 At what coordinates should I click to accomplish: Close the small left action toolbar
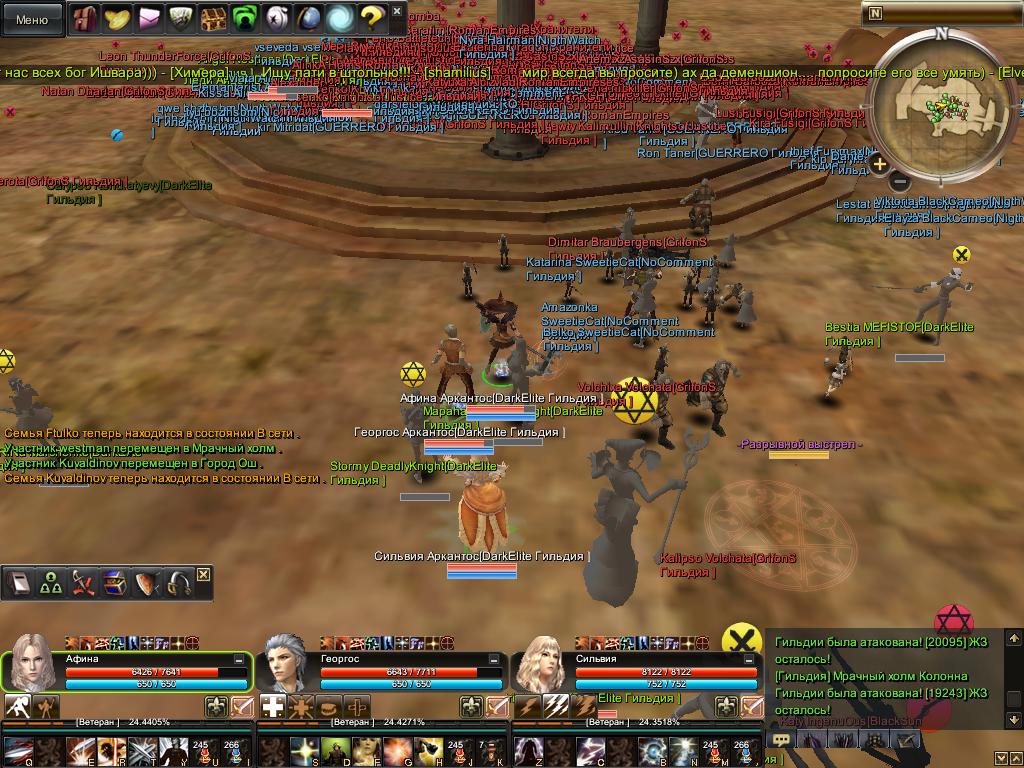pos(204,574)
